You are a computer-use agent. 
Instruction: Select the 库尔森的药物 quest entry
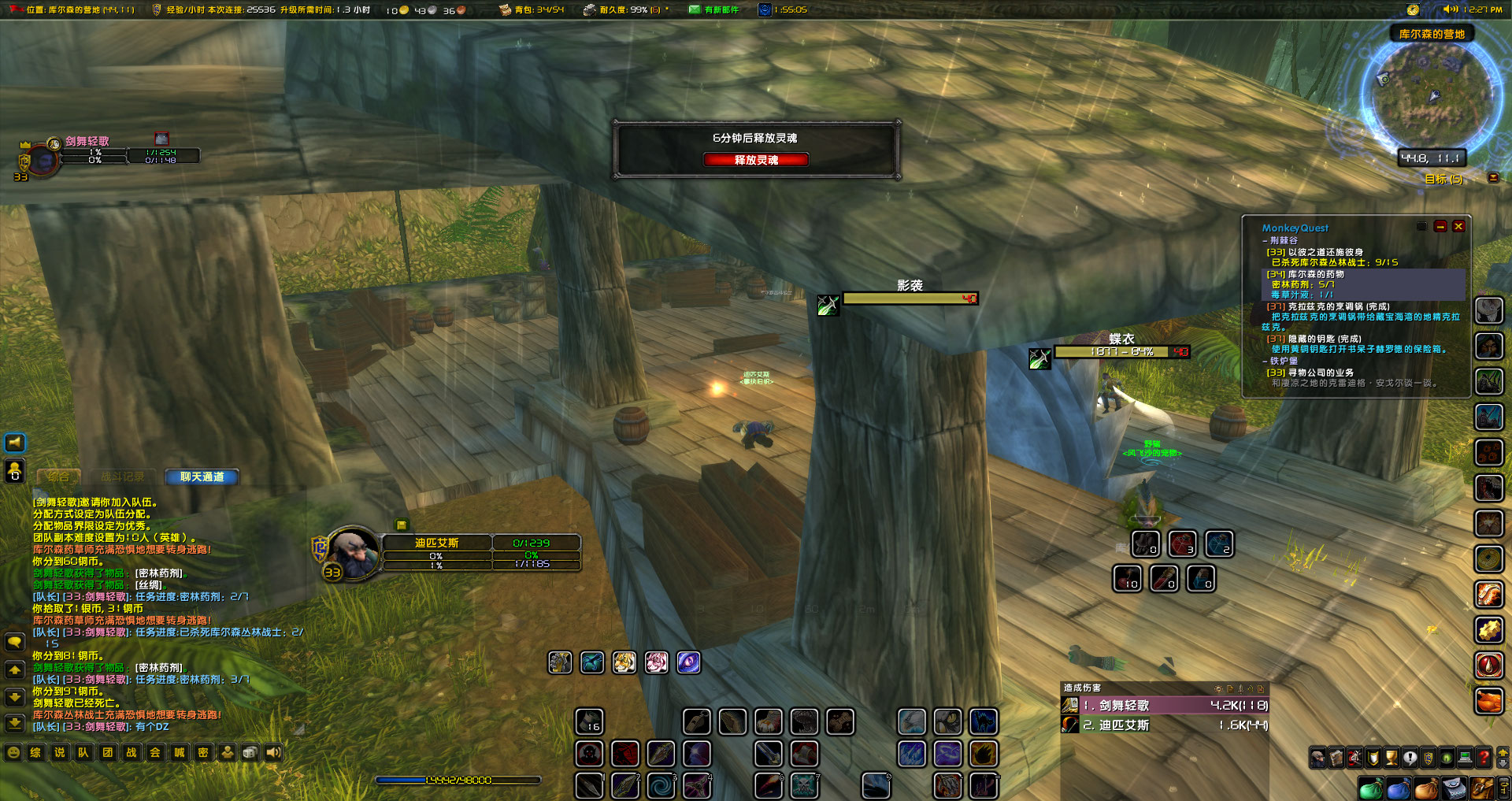click(1315, 274)
